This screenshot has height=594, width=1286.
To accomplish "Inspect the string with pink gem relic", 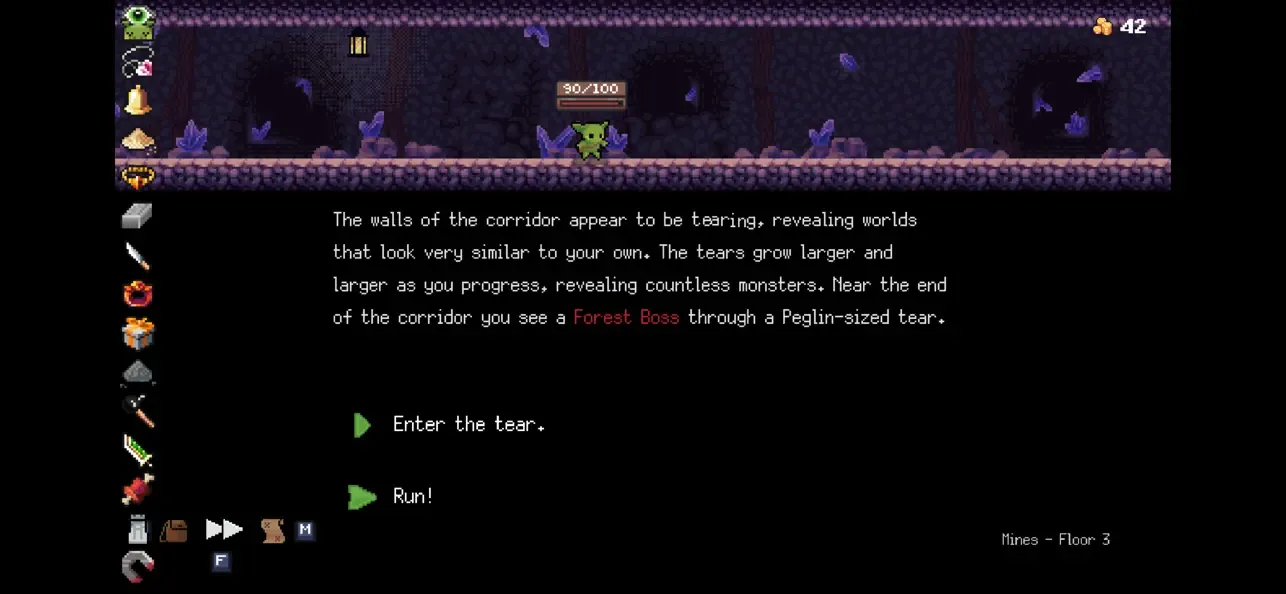I will point(138,62).
